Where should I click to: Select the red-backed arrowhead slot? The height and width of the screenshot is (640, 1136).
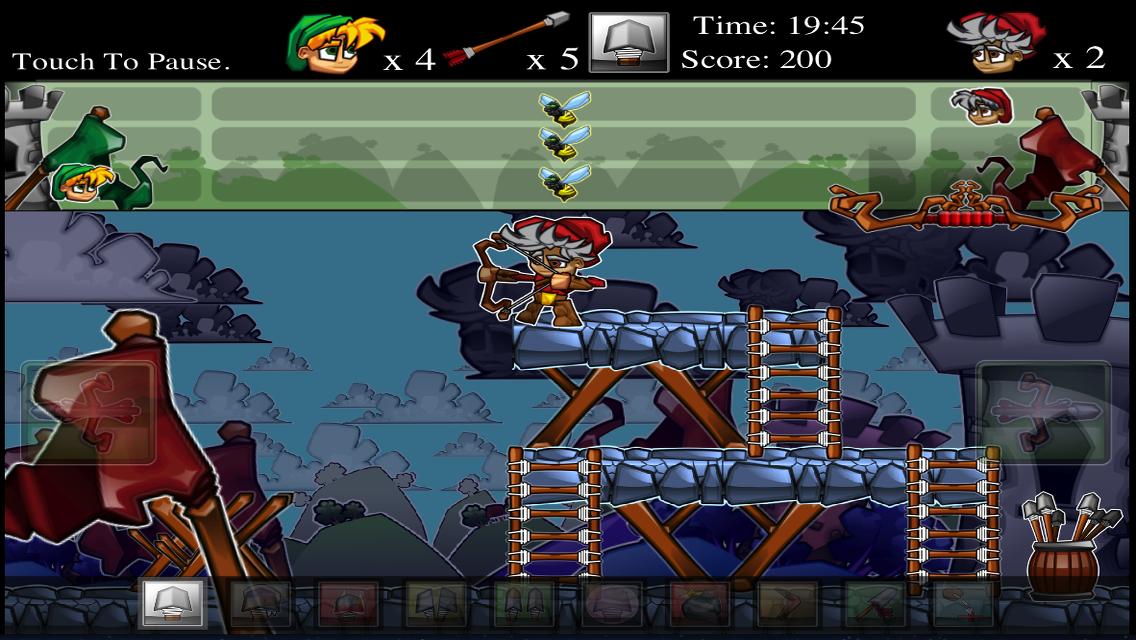348,604
